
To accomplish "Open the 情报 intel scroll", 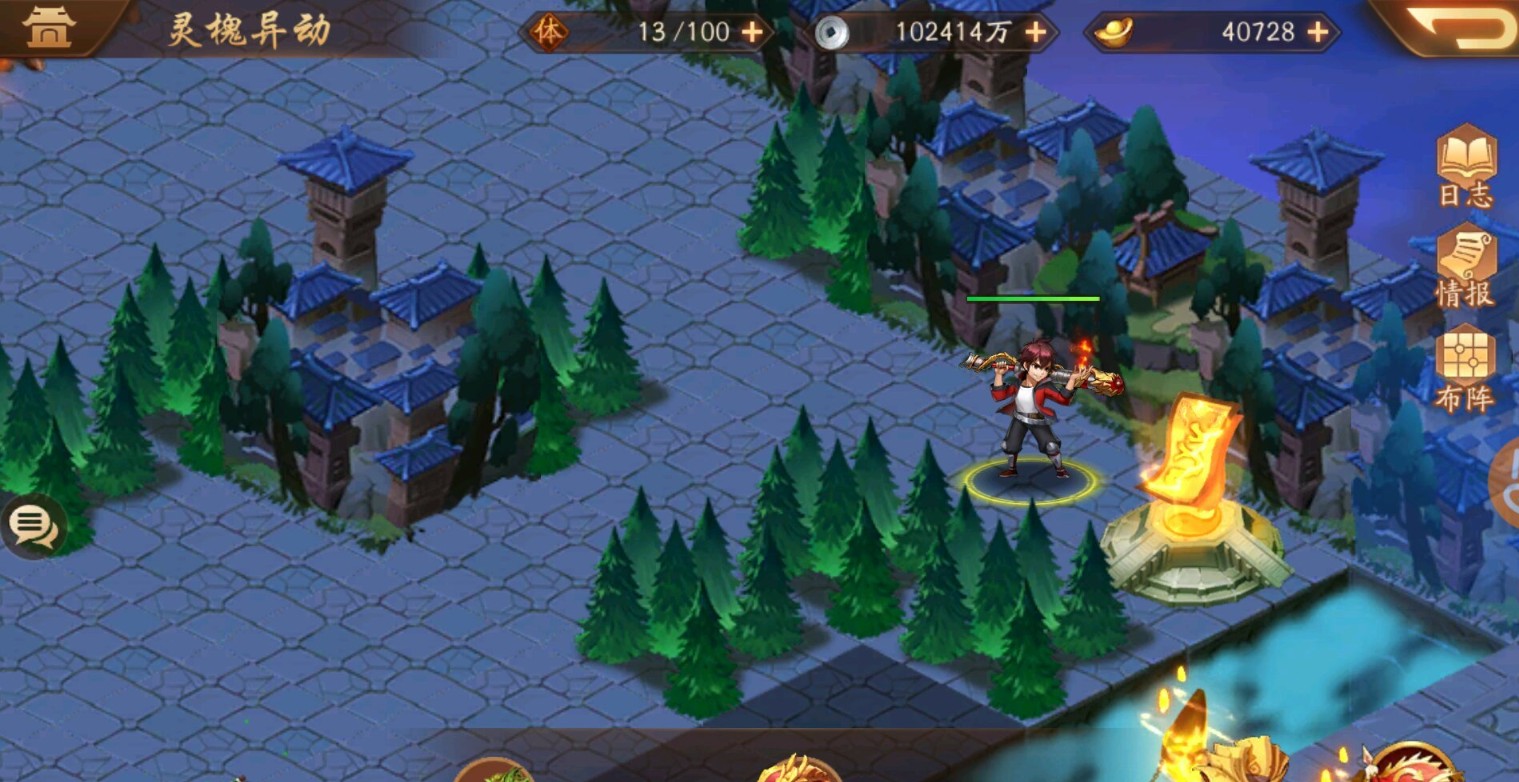I will coord(1466,267).
